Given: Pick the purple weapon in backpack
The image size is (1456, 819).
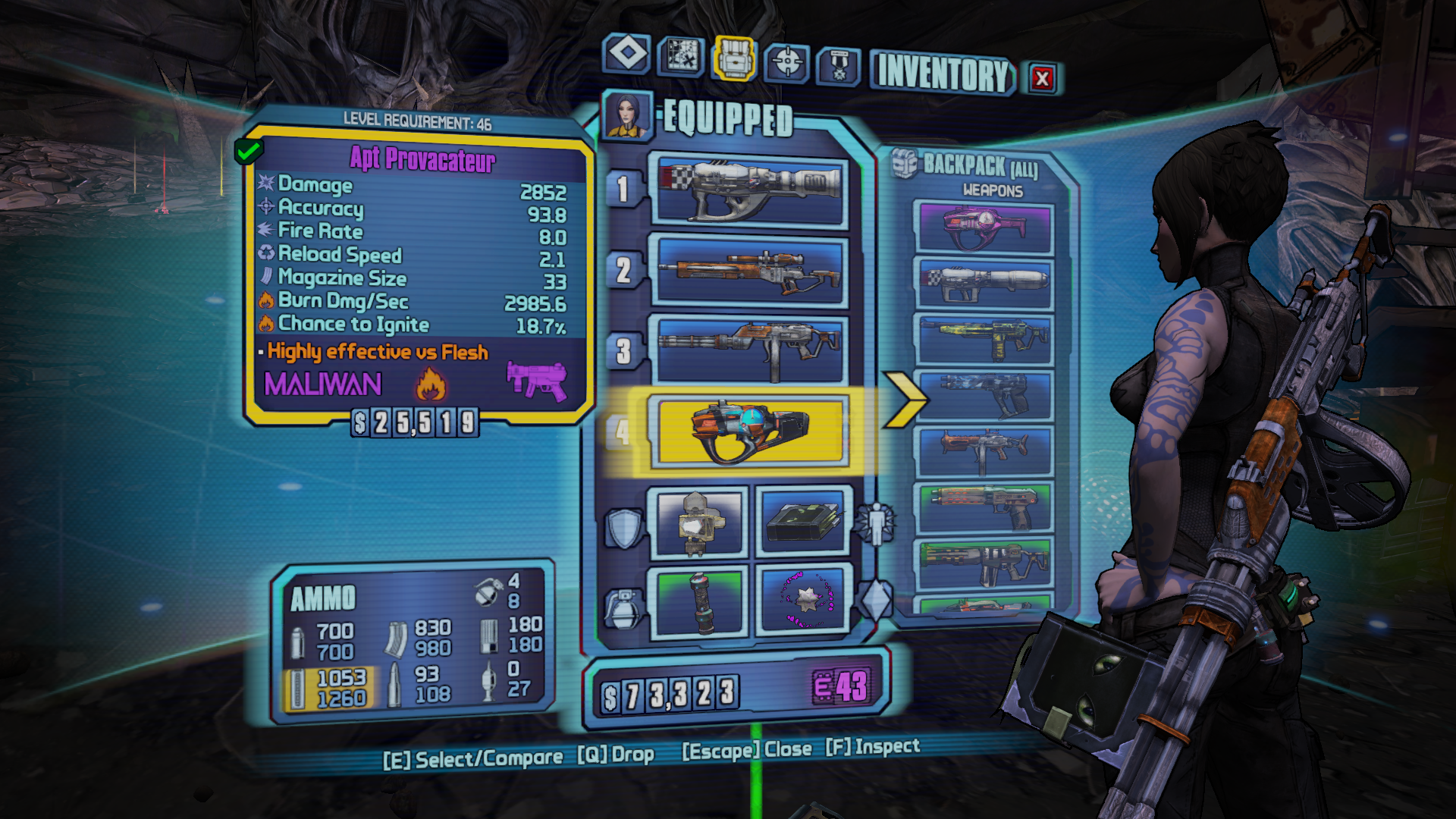Looking at the screenshot, I should click(984, 227).
